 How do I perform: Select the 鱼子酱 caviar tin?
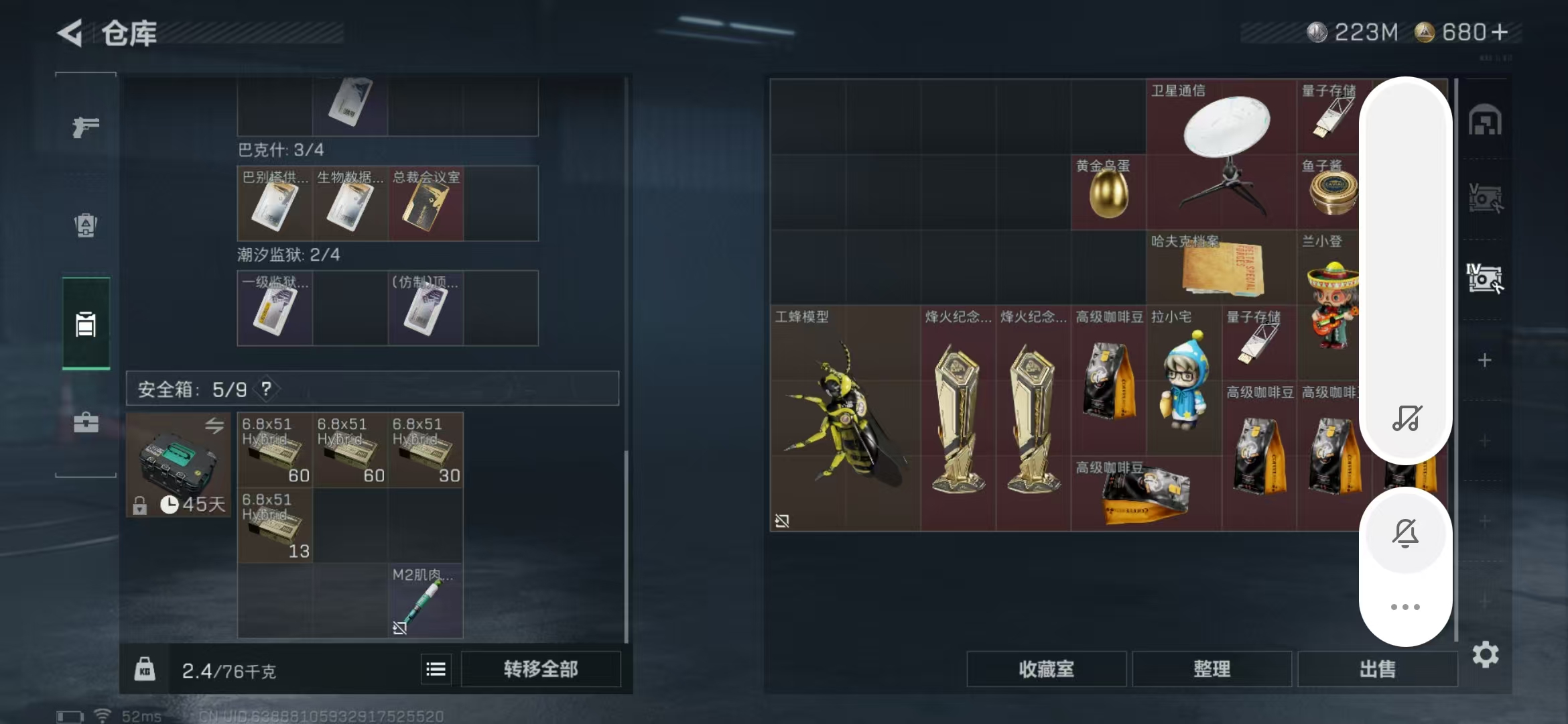pos(1331,193)
